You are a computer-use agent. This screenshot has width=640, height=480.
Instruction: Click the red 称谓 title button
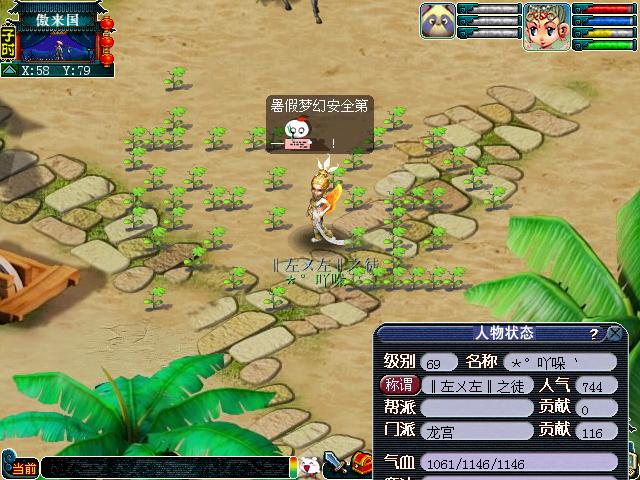point(398,385)
